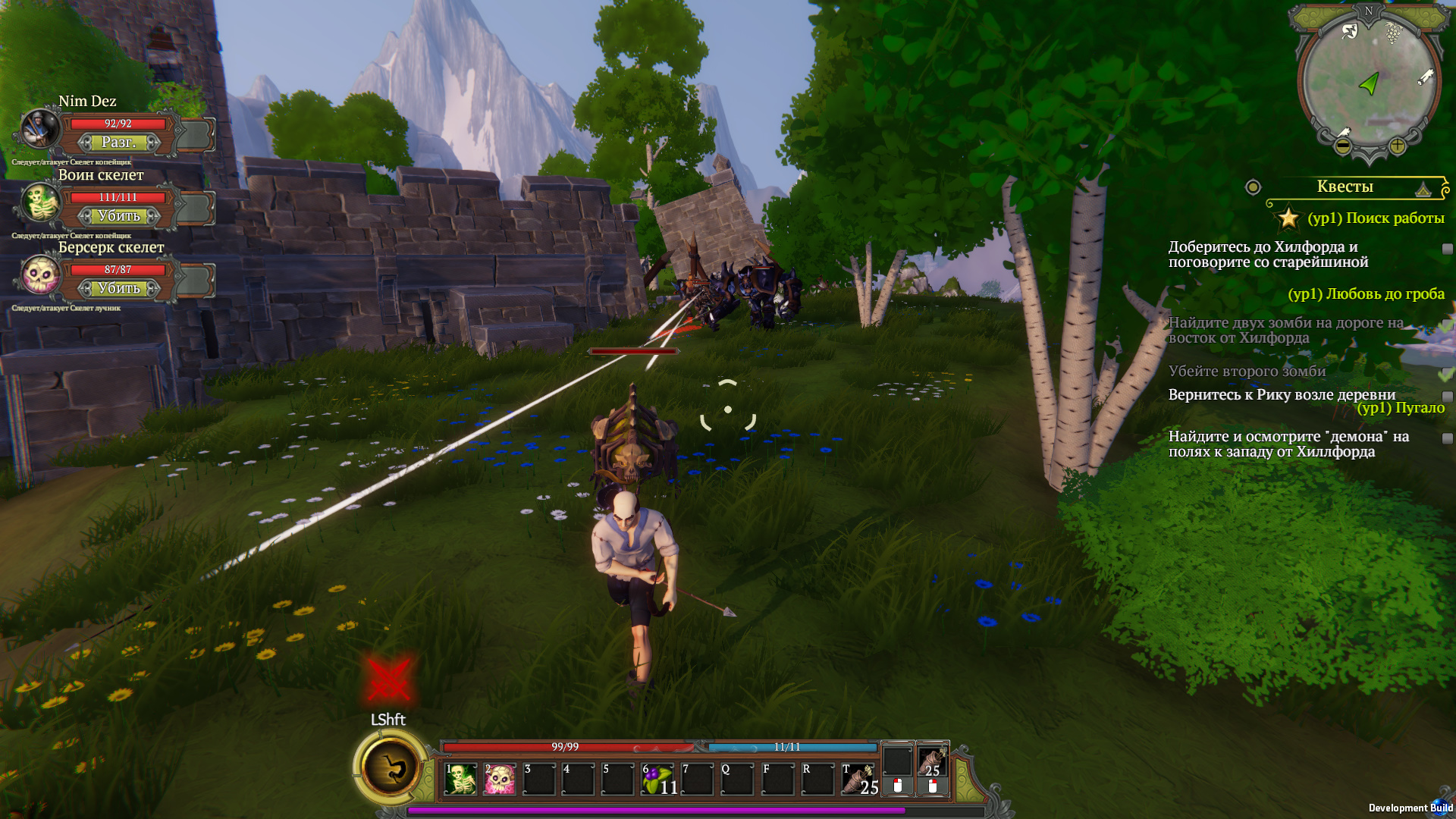Image resolution: width=1456 pixels, height=819 pixels.
Task: Click the quiver in the right mouse slot
Action: [933, 762]
